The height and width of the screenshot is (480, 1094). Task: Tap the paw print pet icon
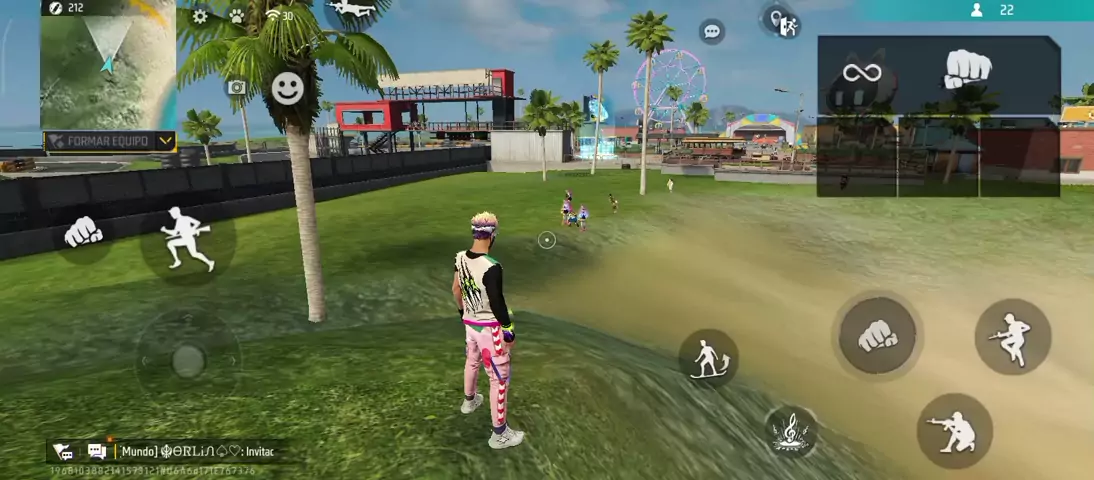point(237,16)
